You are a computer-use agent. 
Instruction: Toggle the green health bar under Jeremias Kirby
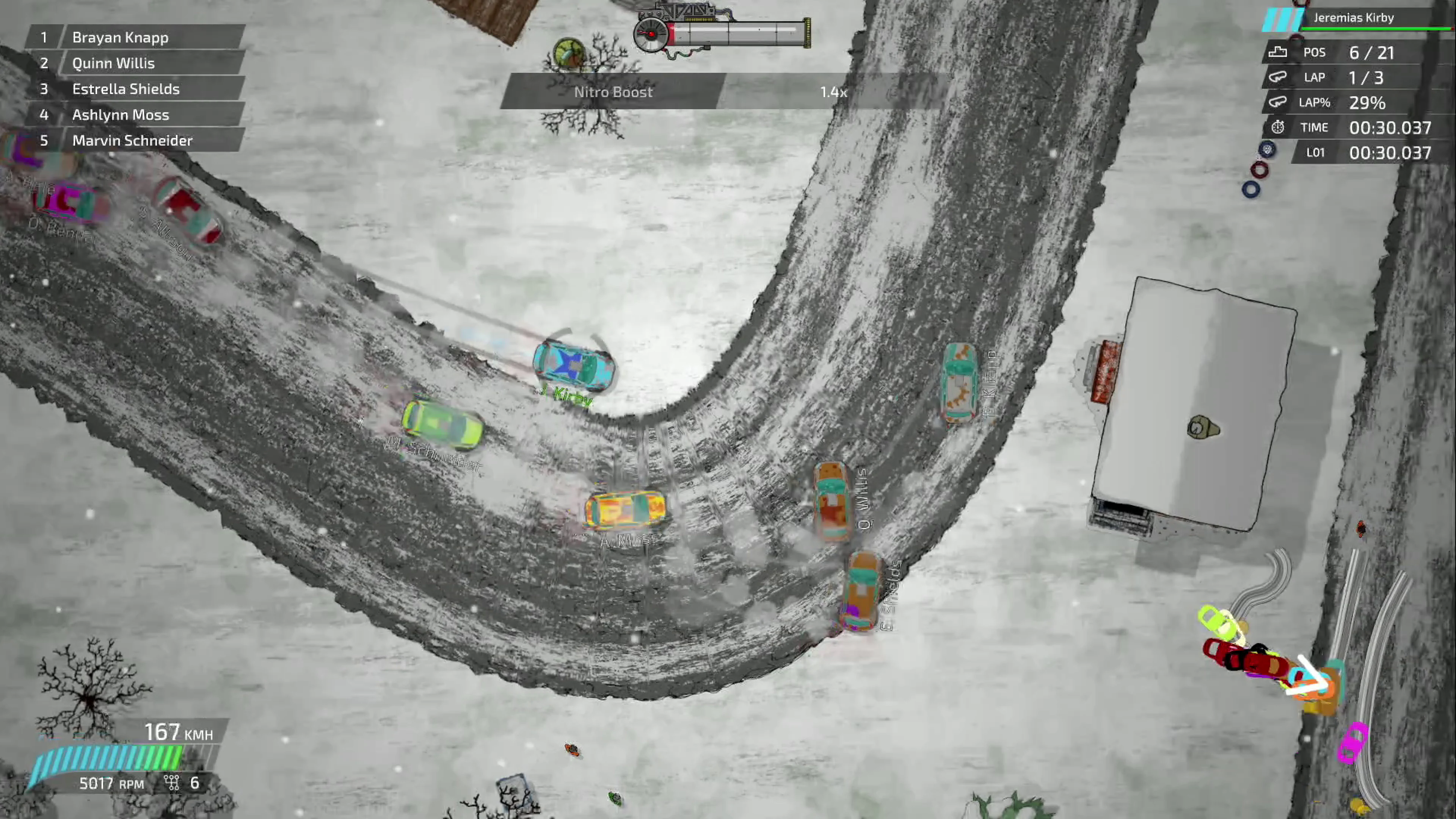tap(1373, 30)
